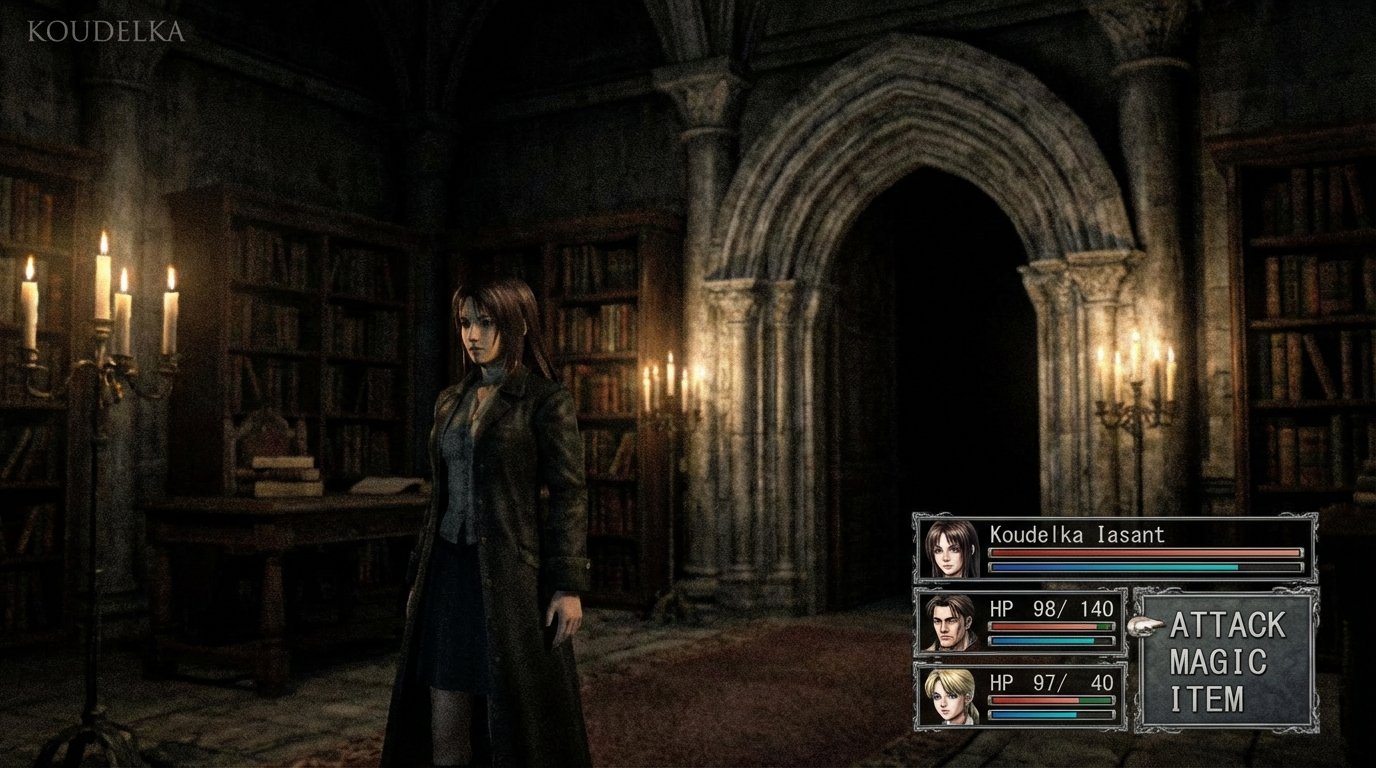Screen dimensions: 1376x768
Task: Click the Koudelka Iasant name label
Action: click(1077, 535)
